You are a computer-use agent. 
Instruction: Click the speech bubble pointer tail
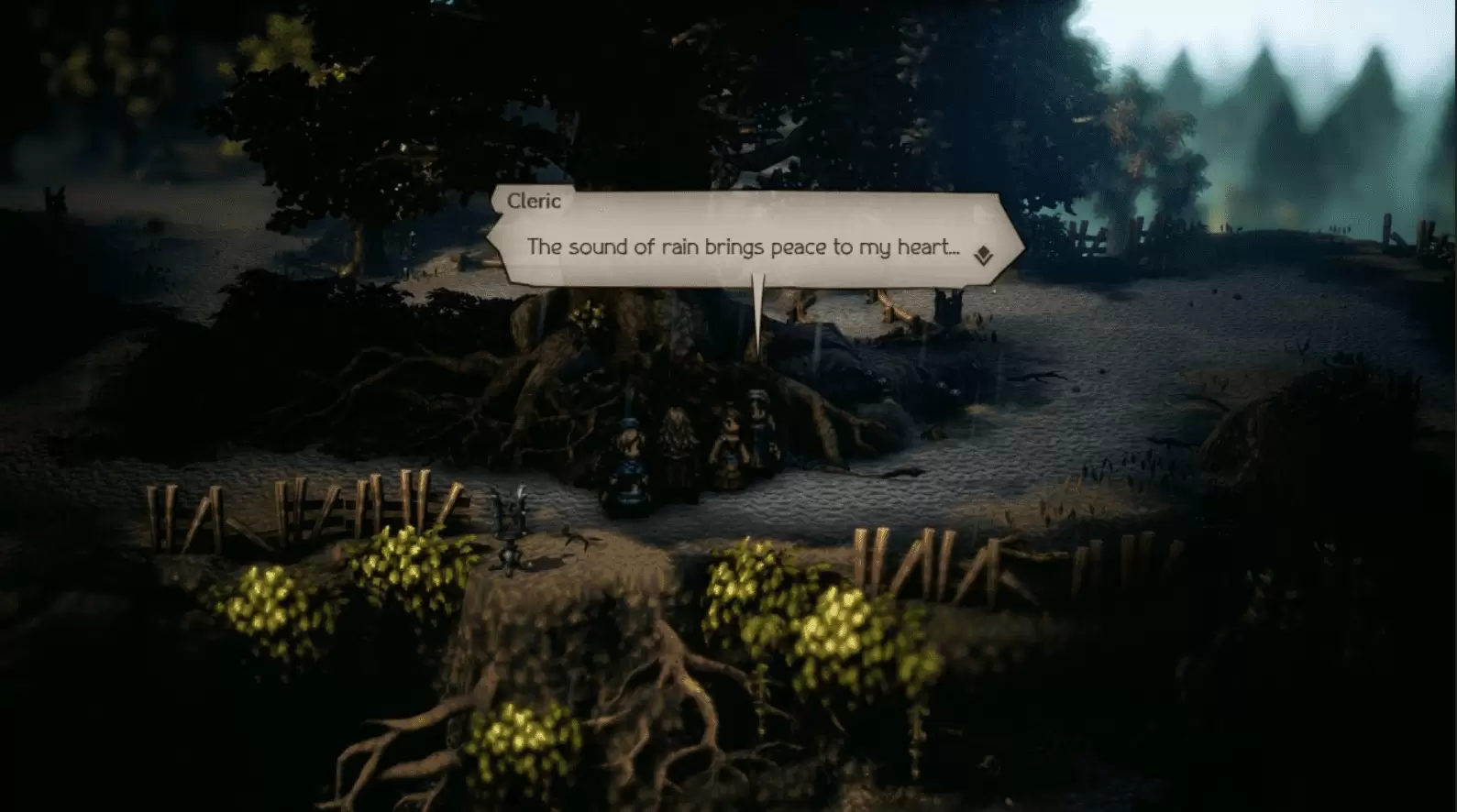tap(759, 312)
